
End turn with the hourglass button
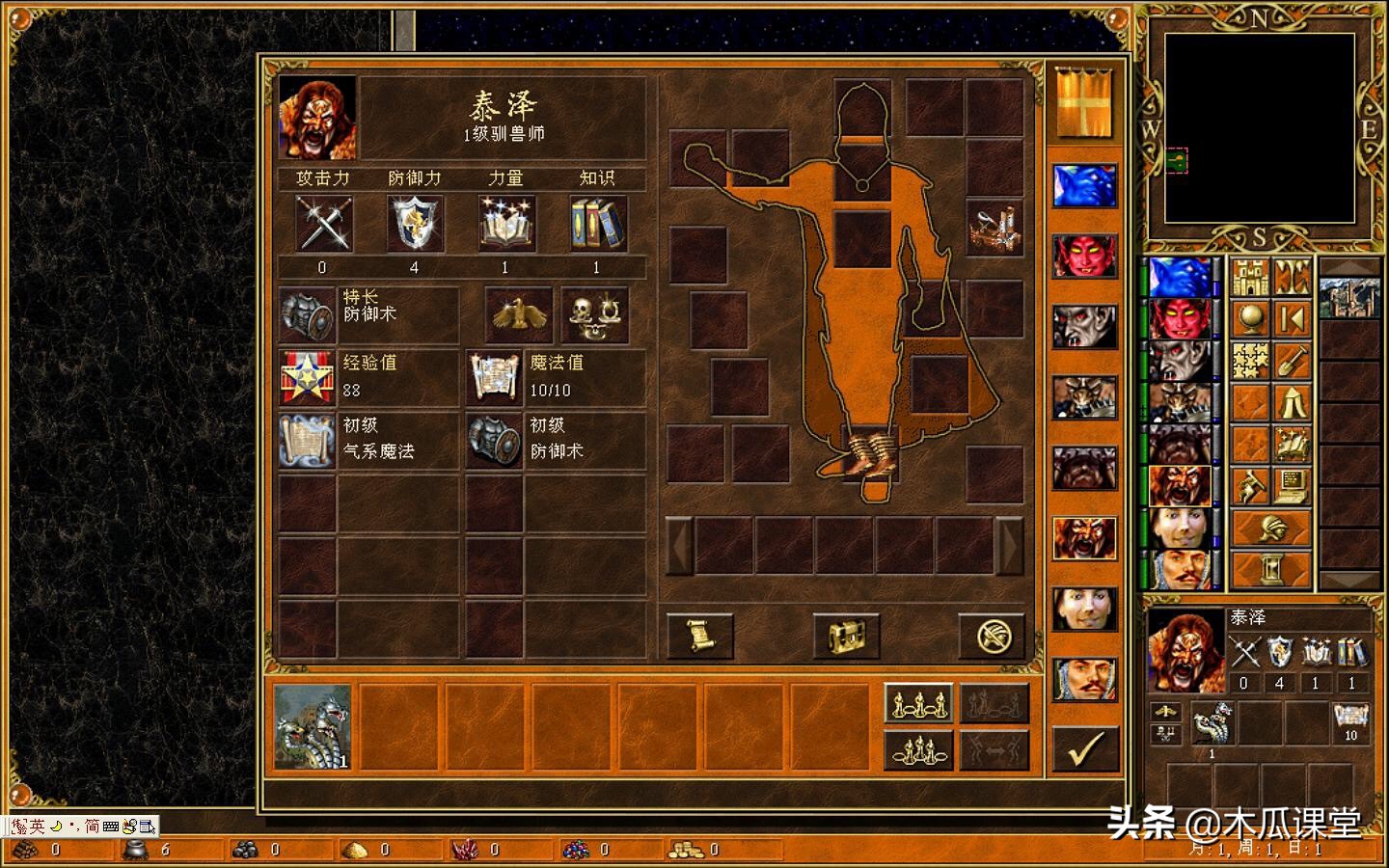(x=1271, y=570)
